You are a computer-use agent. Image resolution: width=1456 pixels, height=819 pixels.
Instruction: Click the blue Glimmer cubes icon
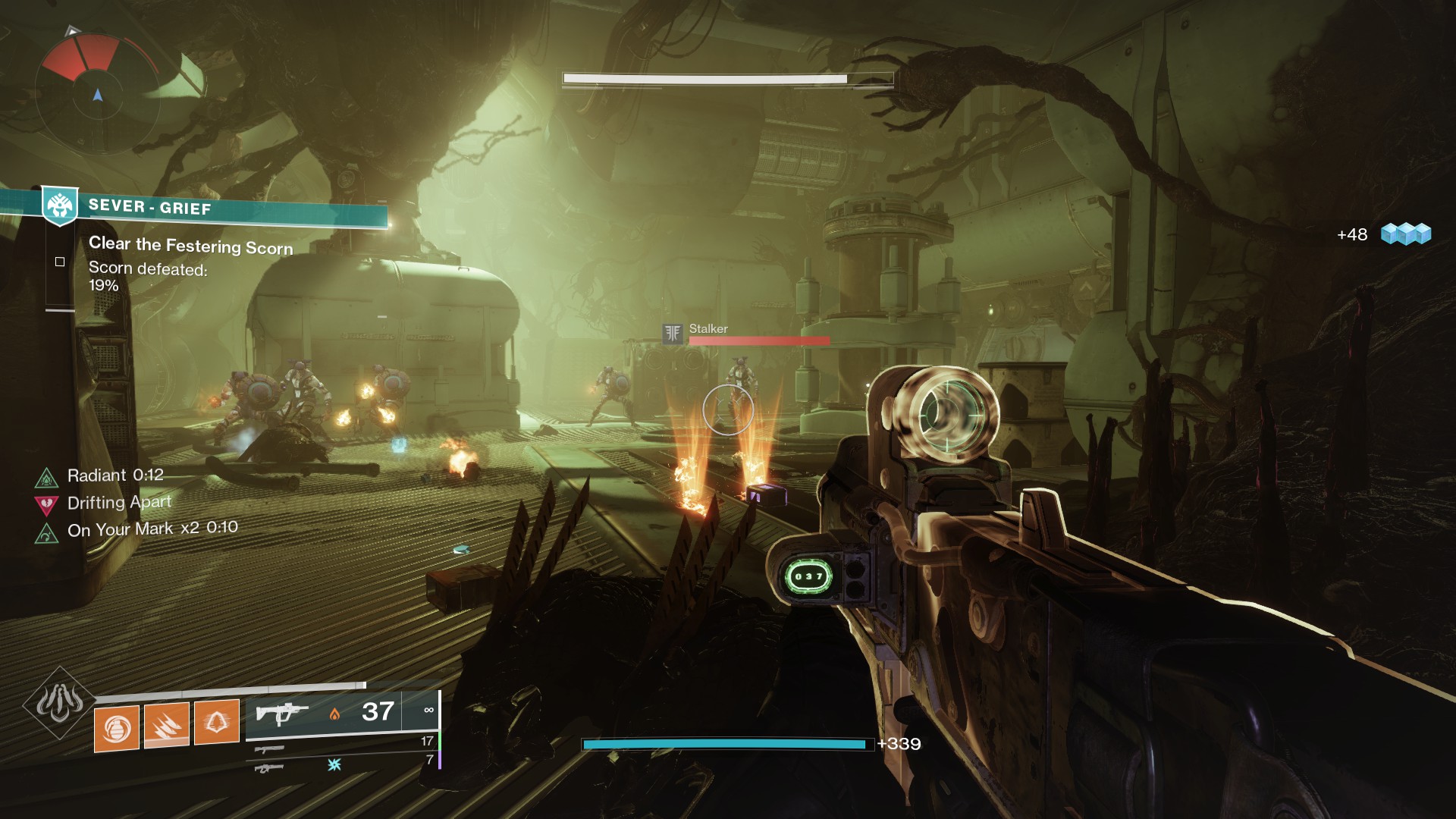pos(1405,234)
